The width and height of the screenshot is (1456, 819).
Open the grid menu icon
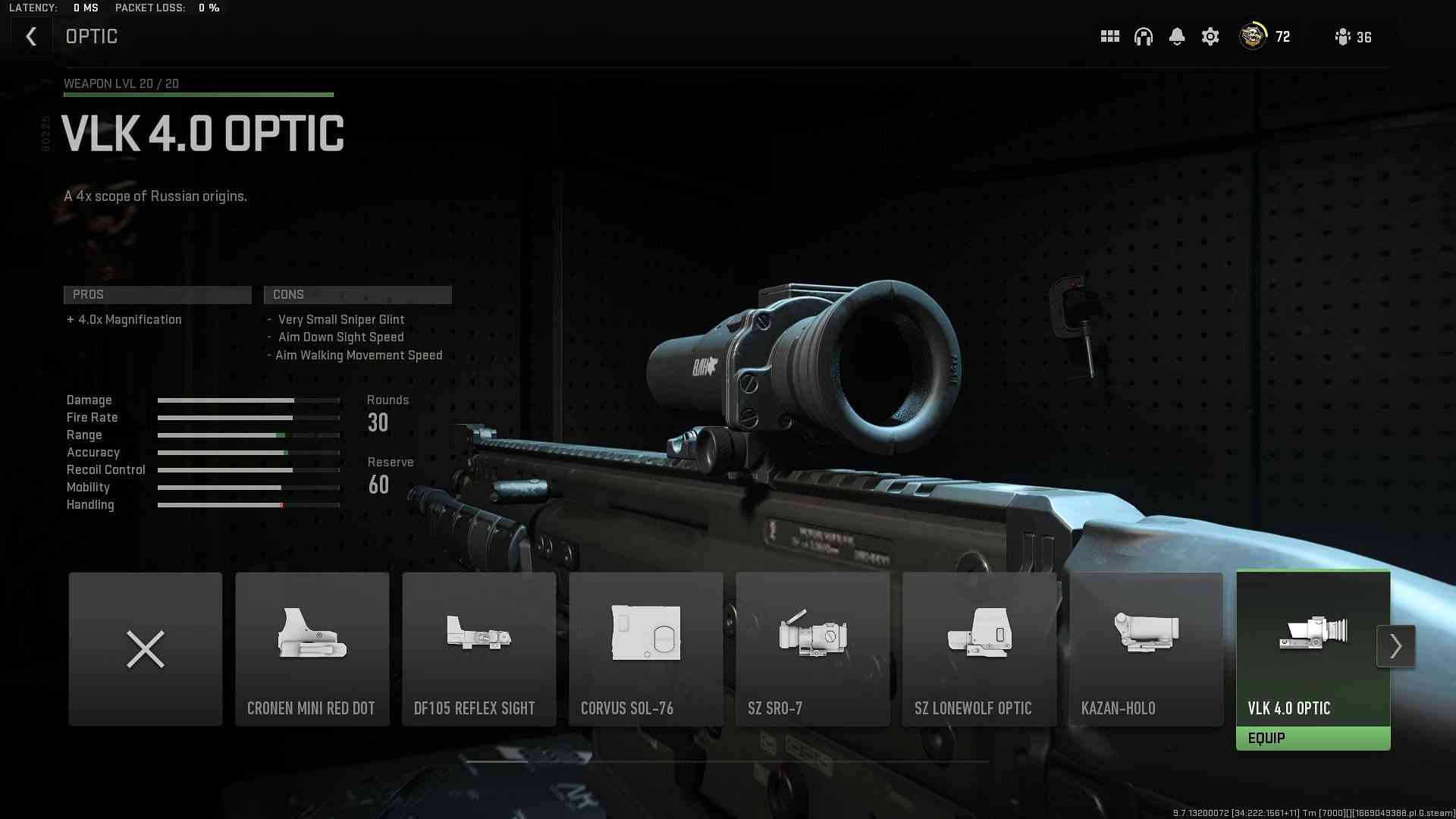[1109, 36]
